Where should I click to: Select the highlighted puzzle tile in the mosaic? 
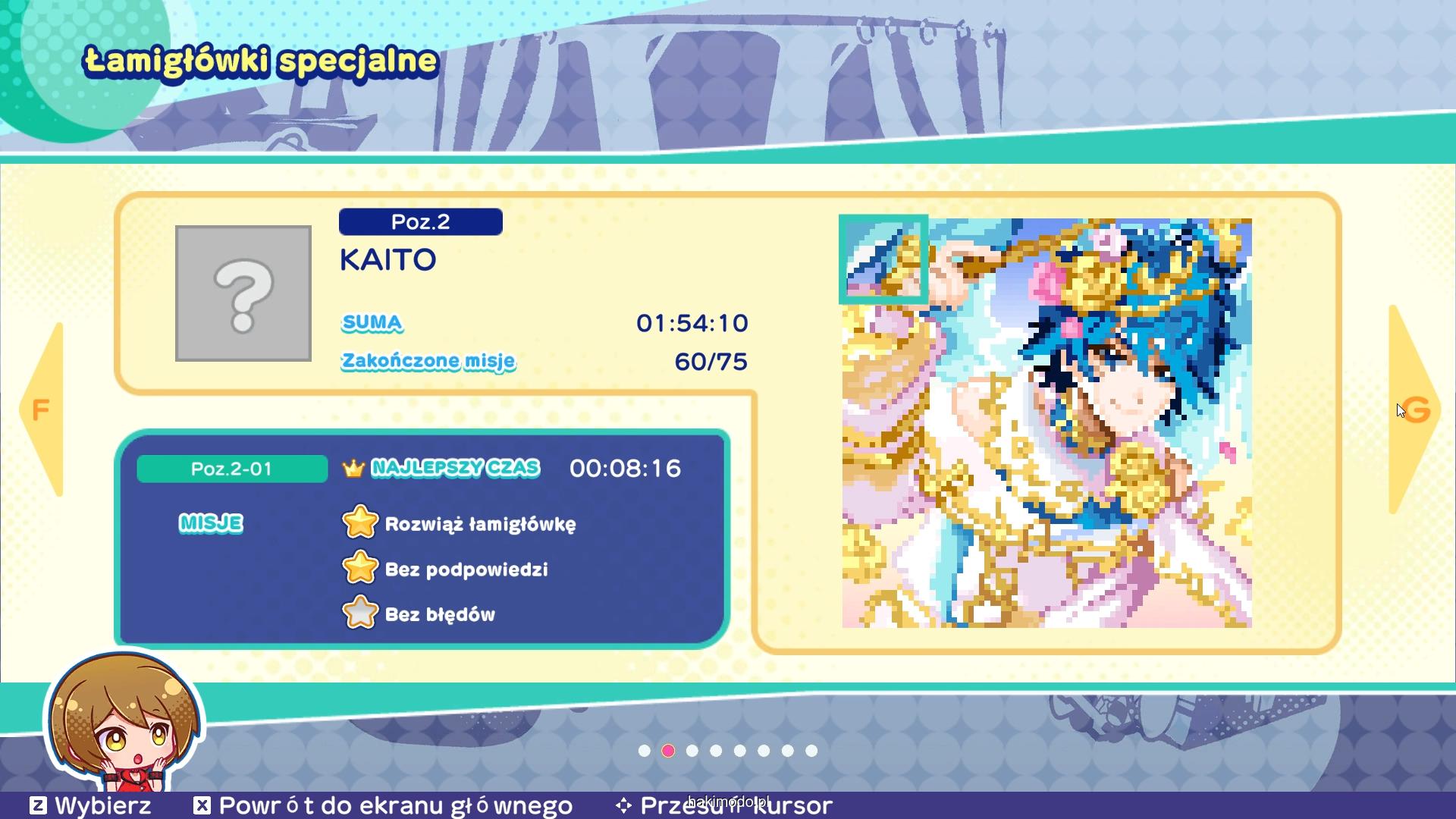coord(883,259)
